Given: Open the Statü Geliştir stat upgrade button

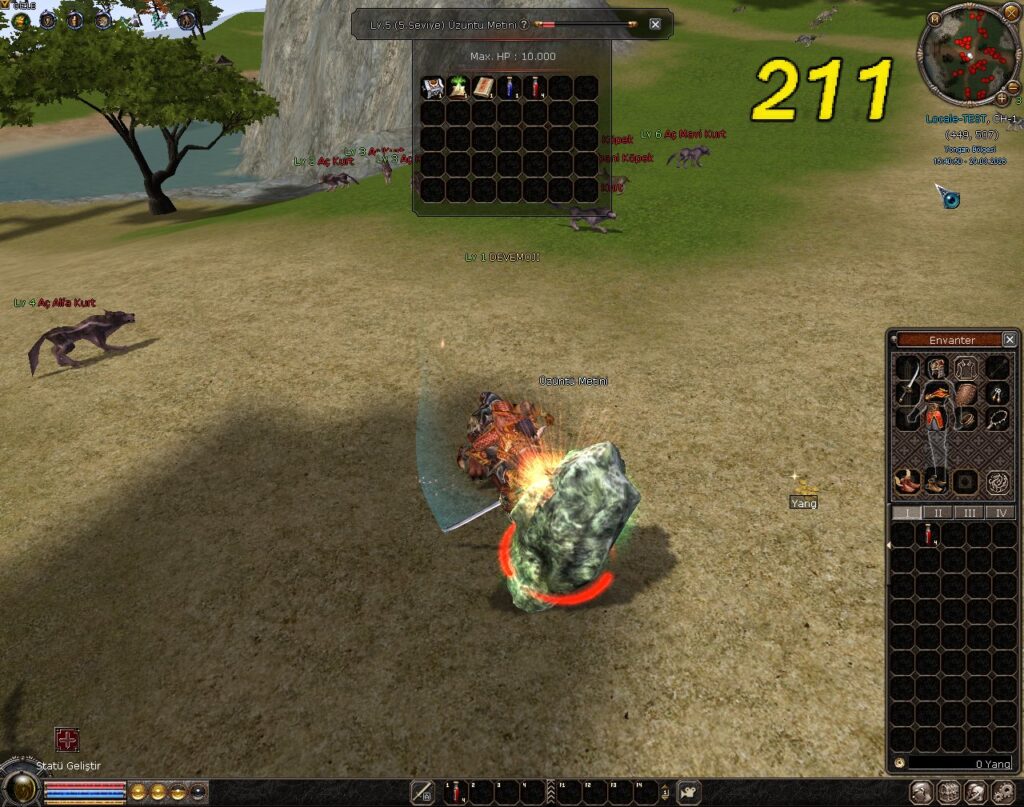Looking at the screenshot, I should (67, 740).
